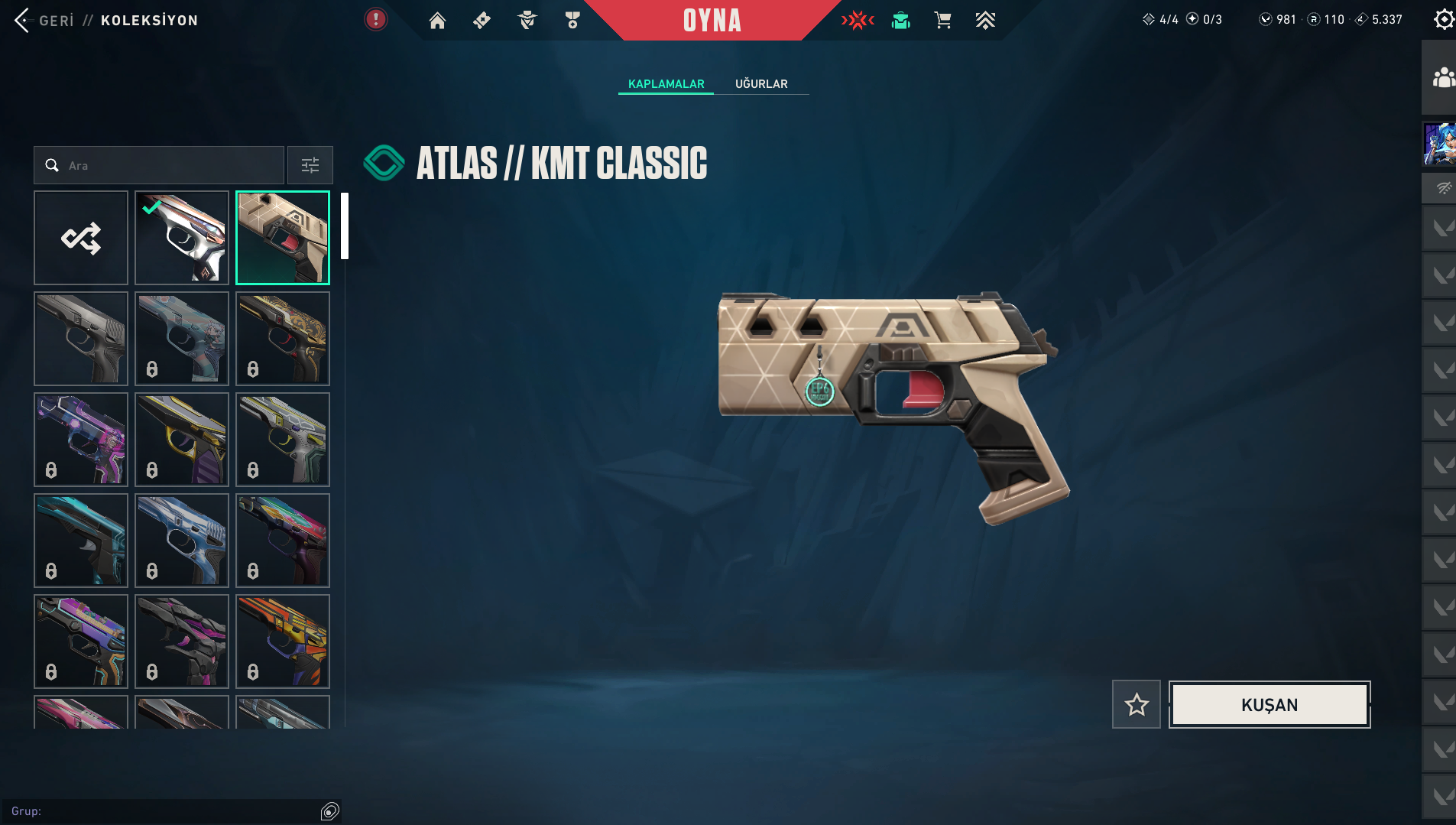Select the Atlas KMT Classic thumbnail
The height and width of the screenshot is (825, 1456).
tap(283, 238)
